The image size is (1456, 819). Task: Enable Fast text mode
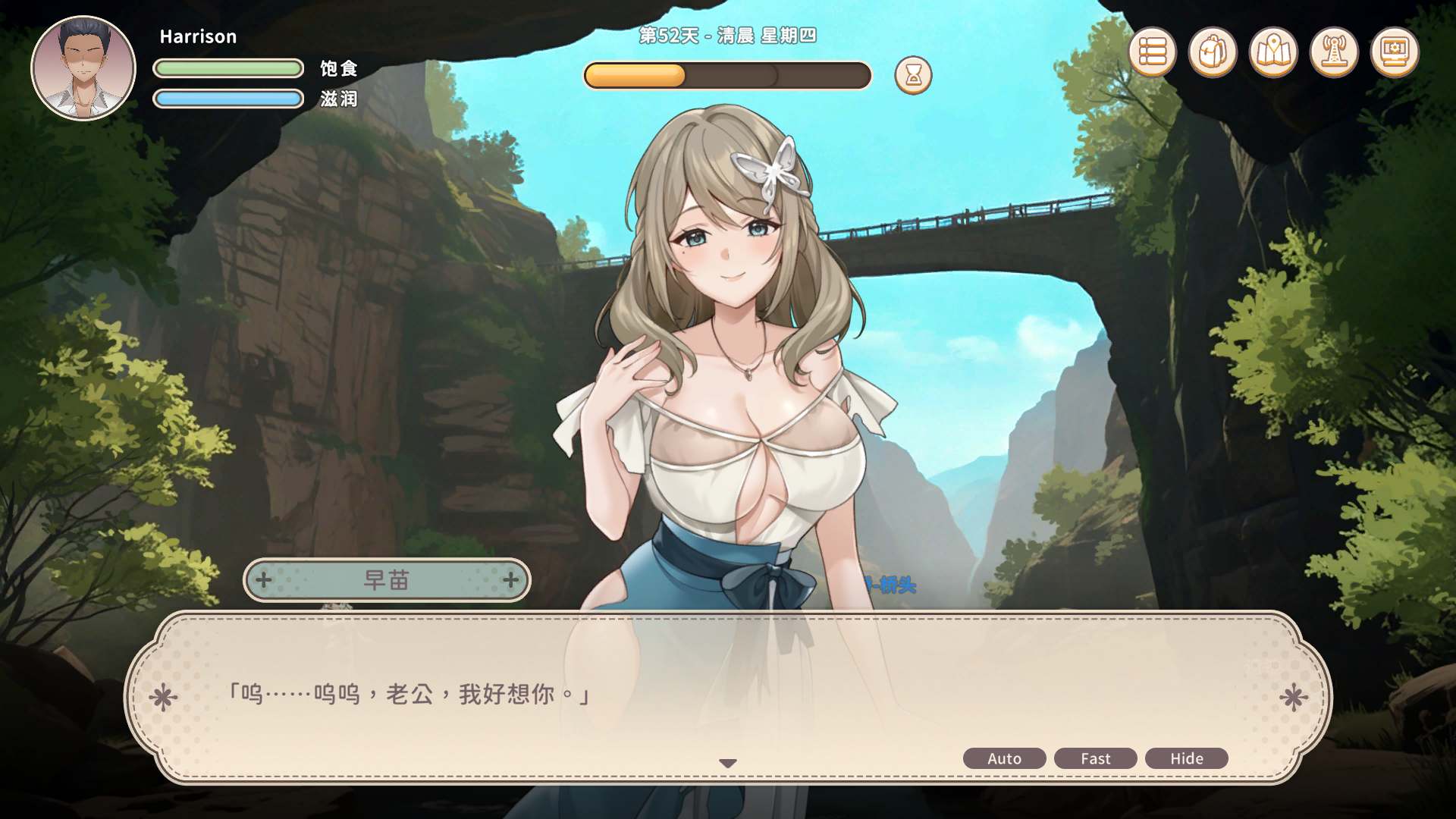1095,758
